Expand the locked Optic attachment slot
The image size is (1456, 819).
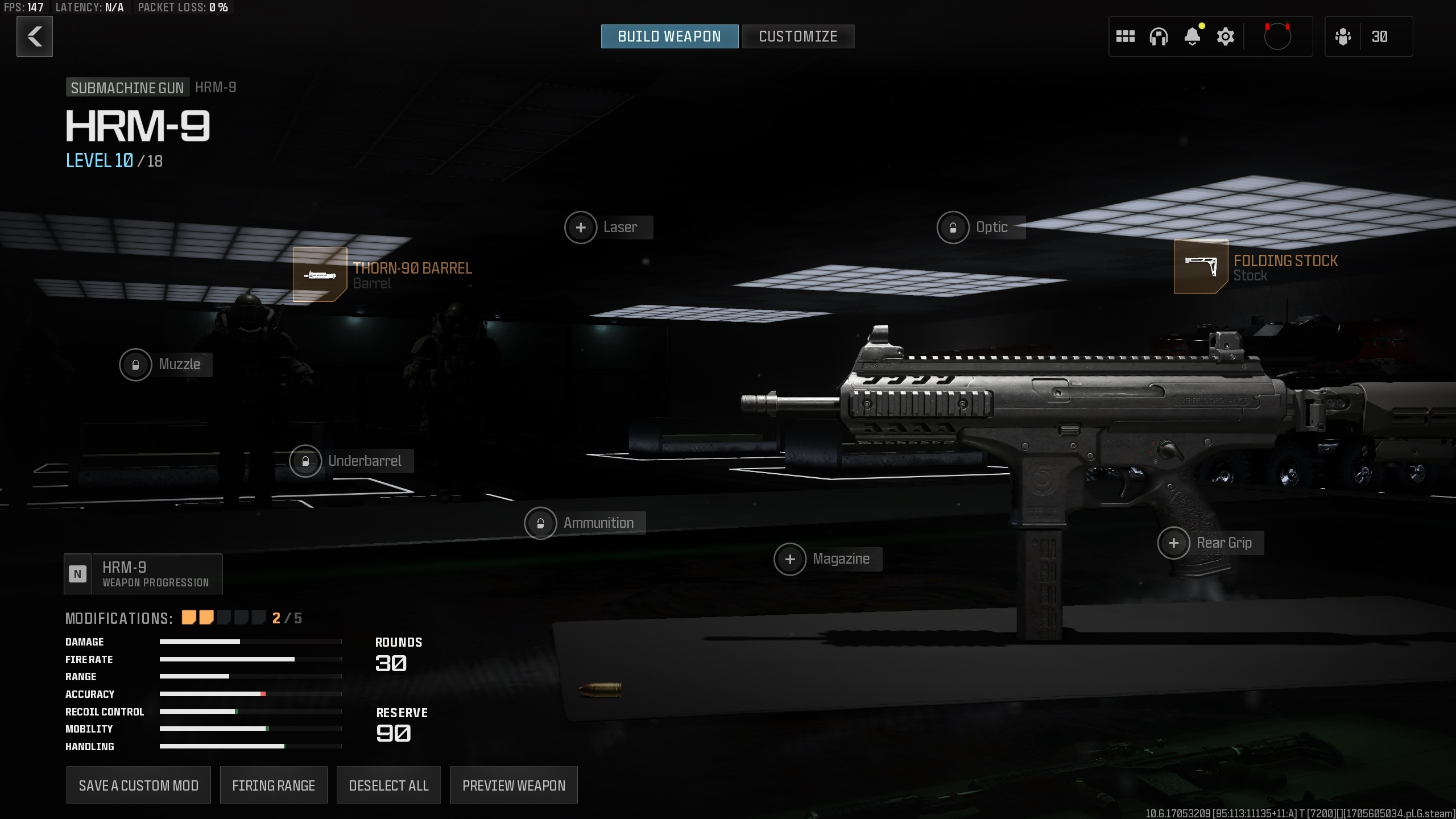point(953,227)
